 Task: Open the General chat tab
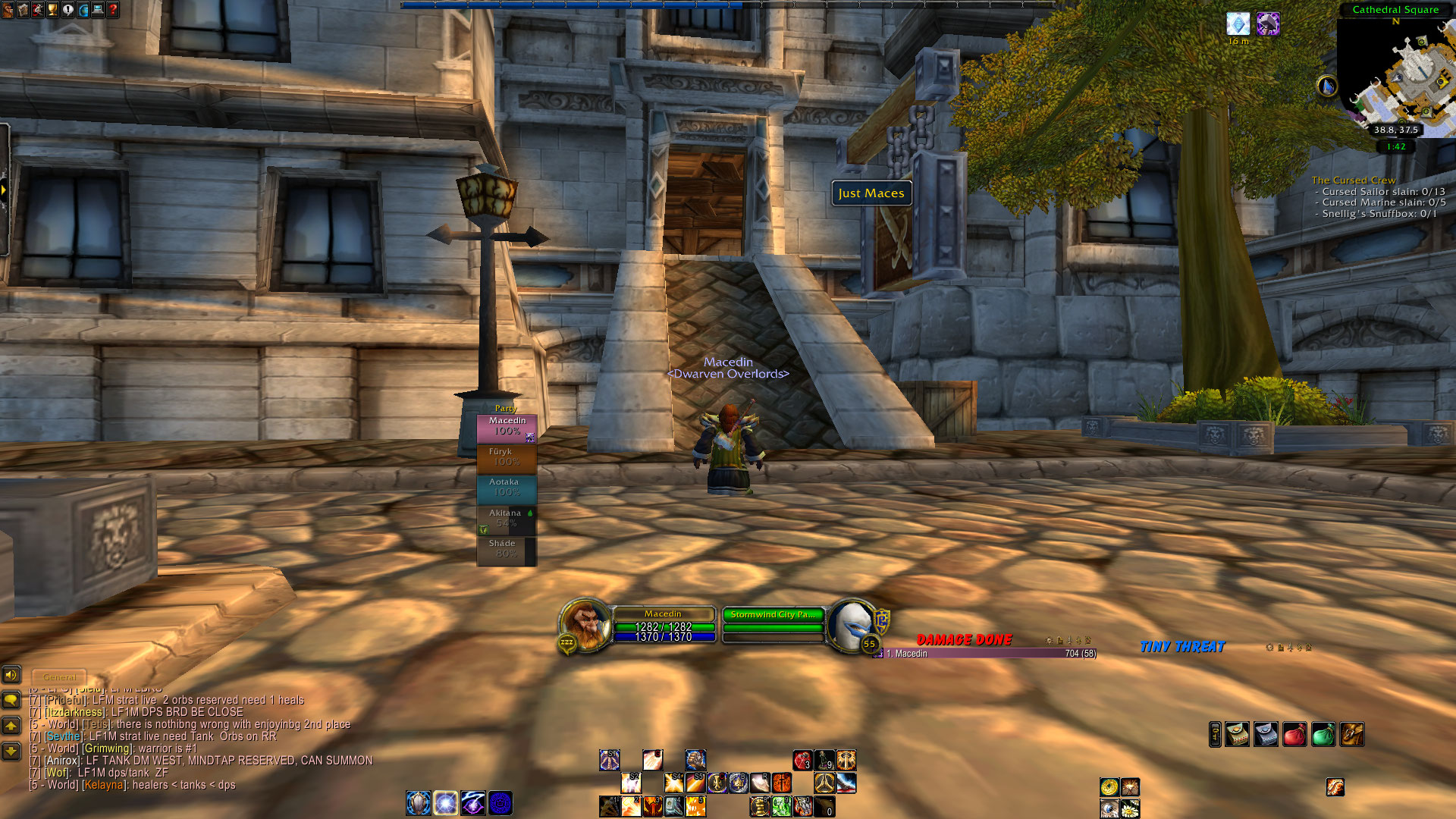pyautogui.click(x=59, y=676)
